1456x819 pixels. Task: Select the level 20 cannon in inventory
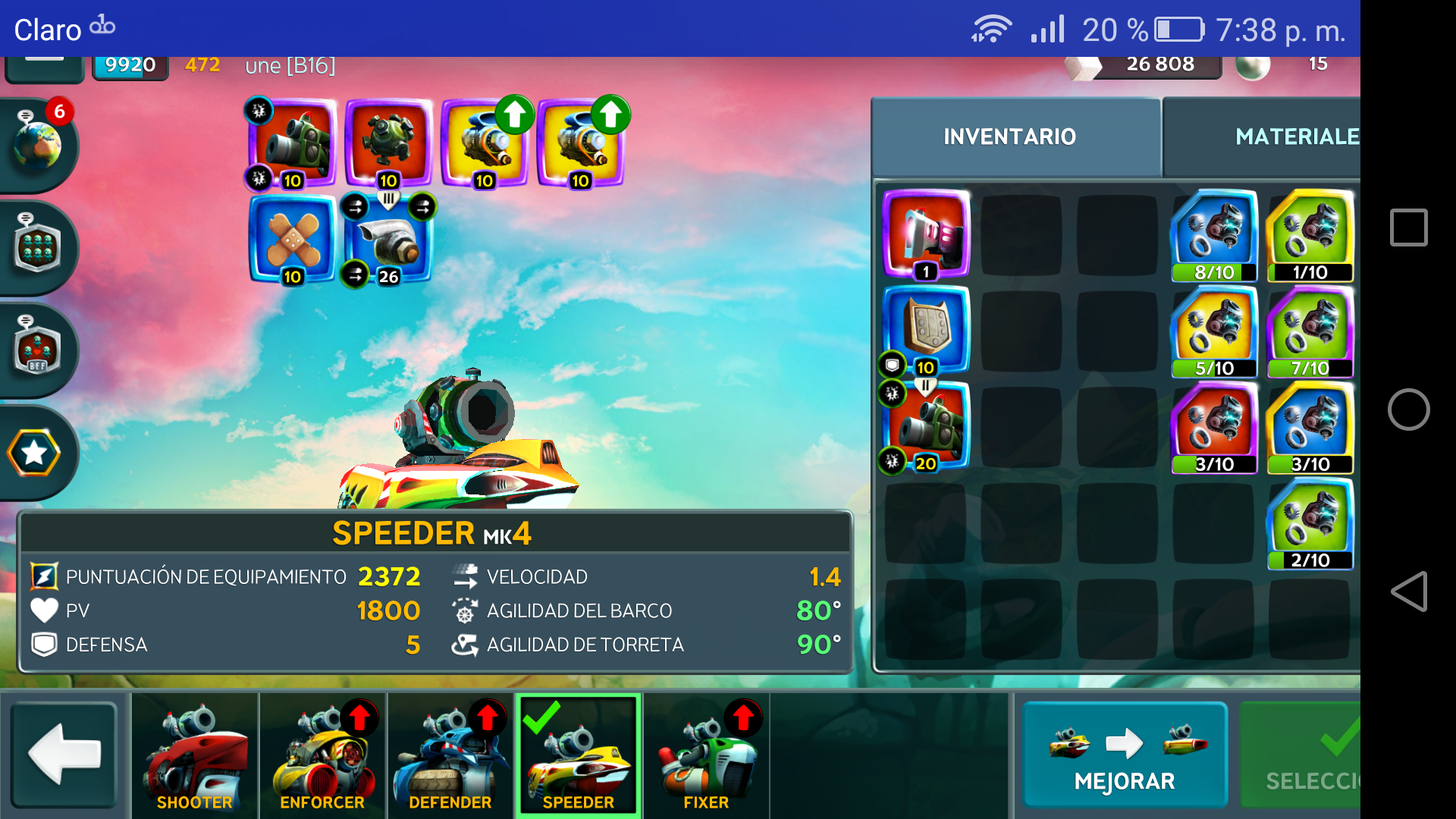point(926,427)
